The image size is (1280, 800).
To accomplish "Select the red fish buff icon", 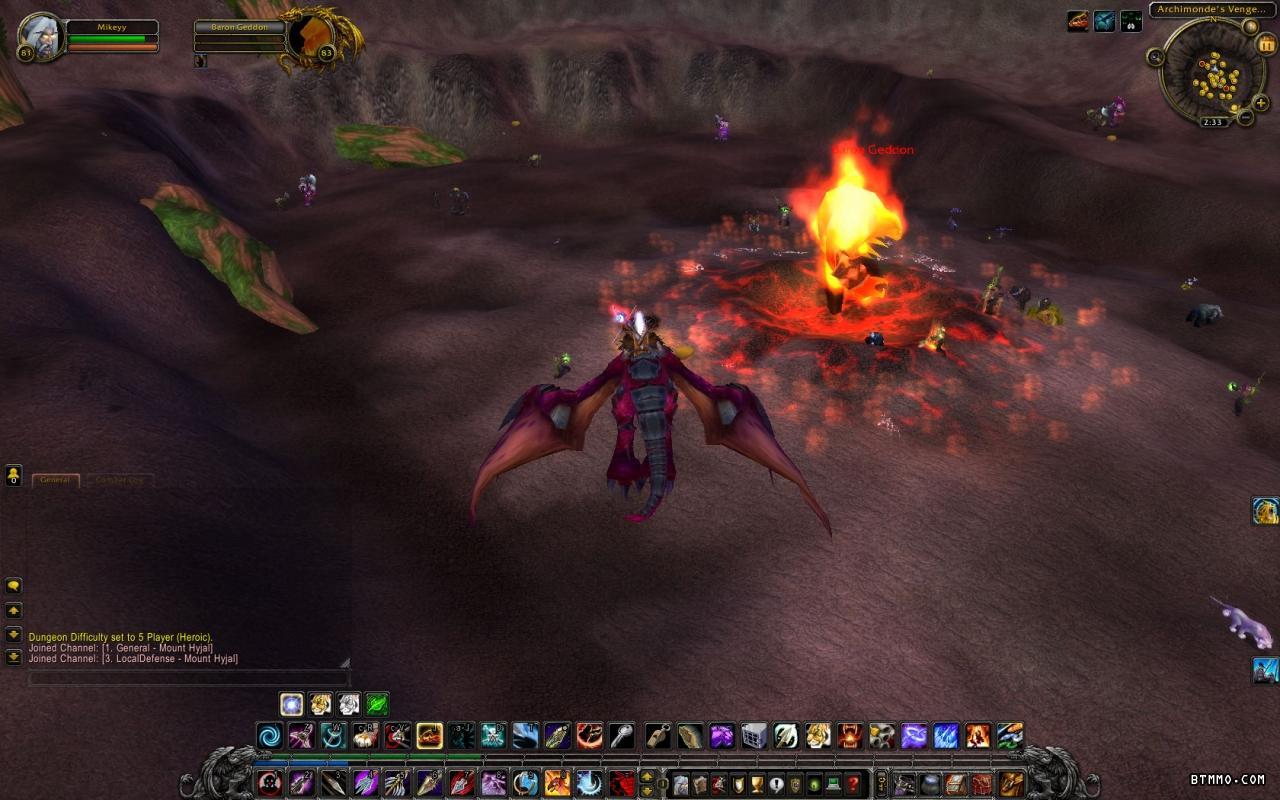I will [x=1078, y=21].
